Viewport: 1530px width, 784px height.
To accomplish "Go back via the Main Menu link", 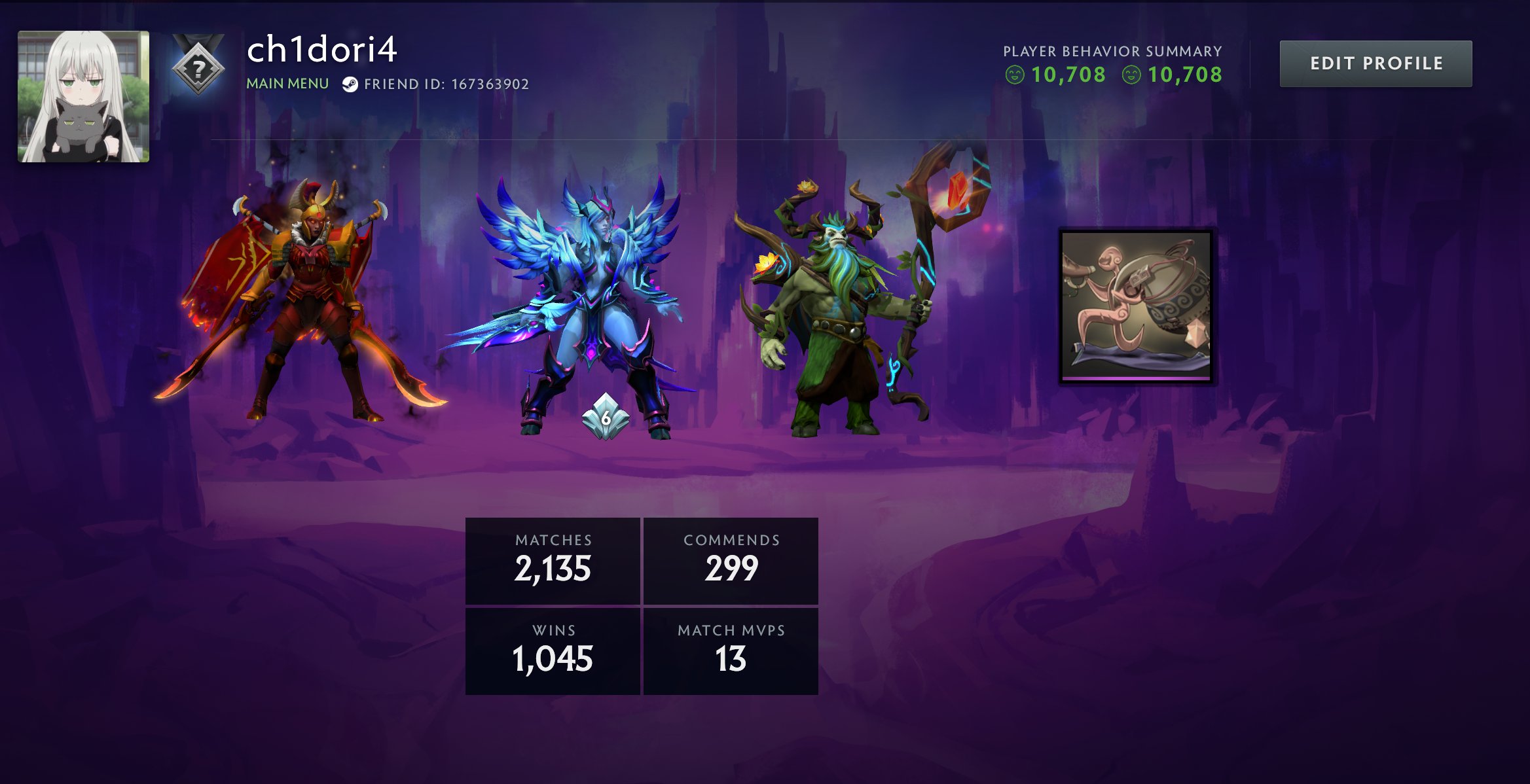I will tap(287, 84).
